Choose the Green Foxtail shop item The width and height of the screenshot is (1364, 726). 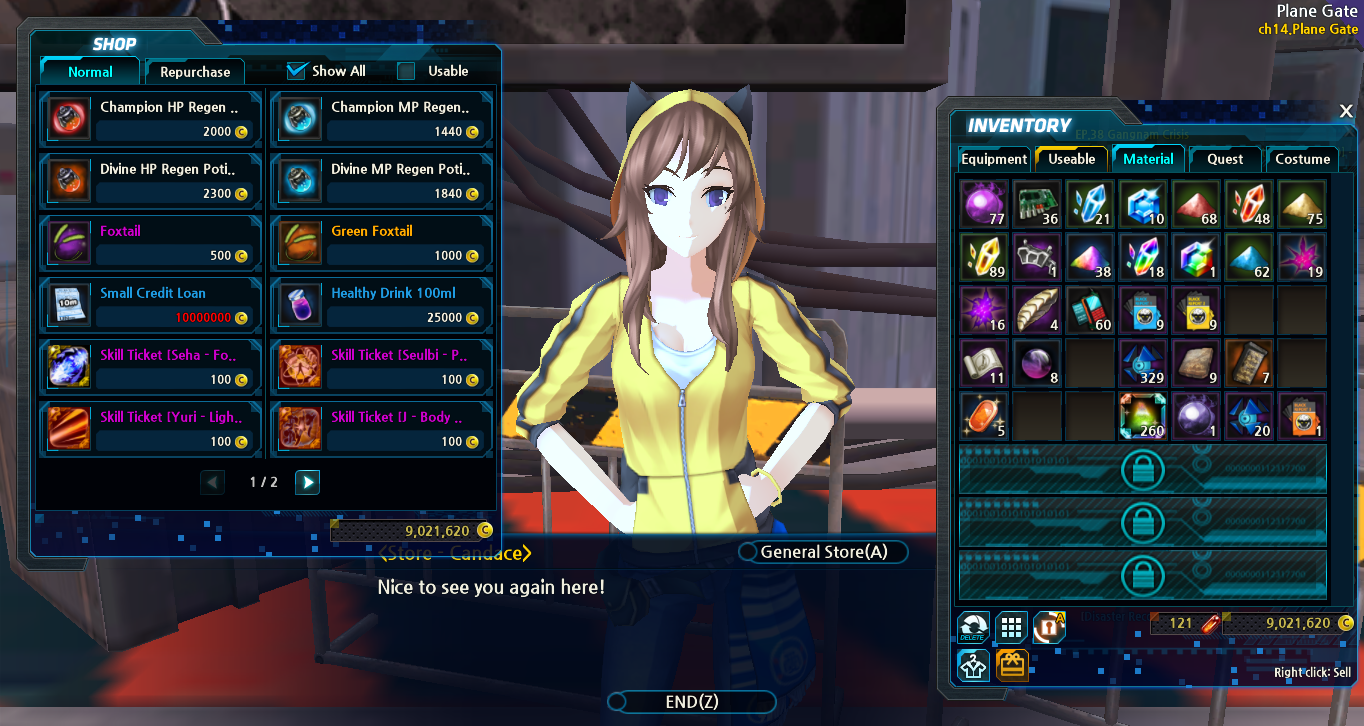click(x=382, y=243)
